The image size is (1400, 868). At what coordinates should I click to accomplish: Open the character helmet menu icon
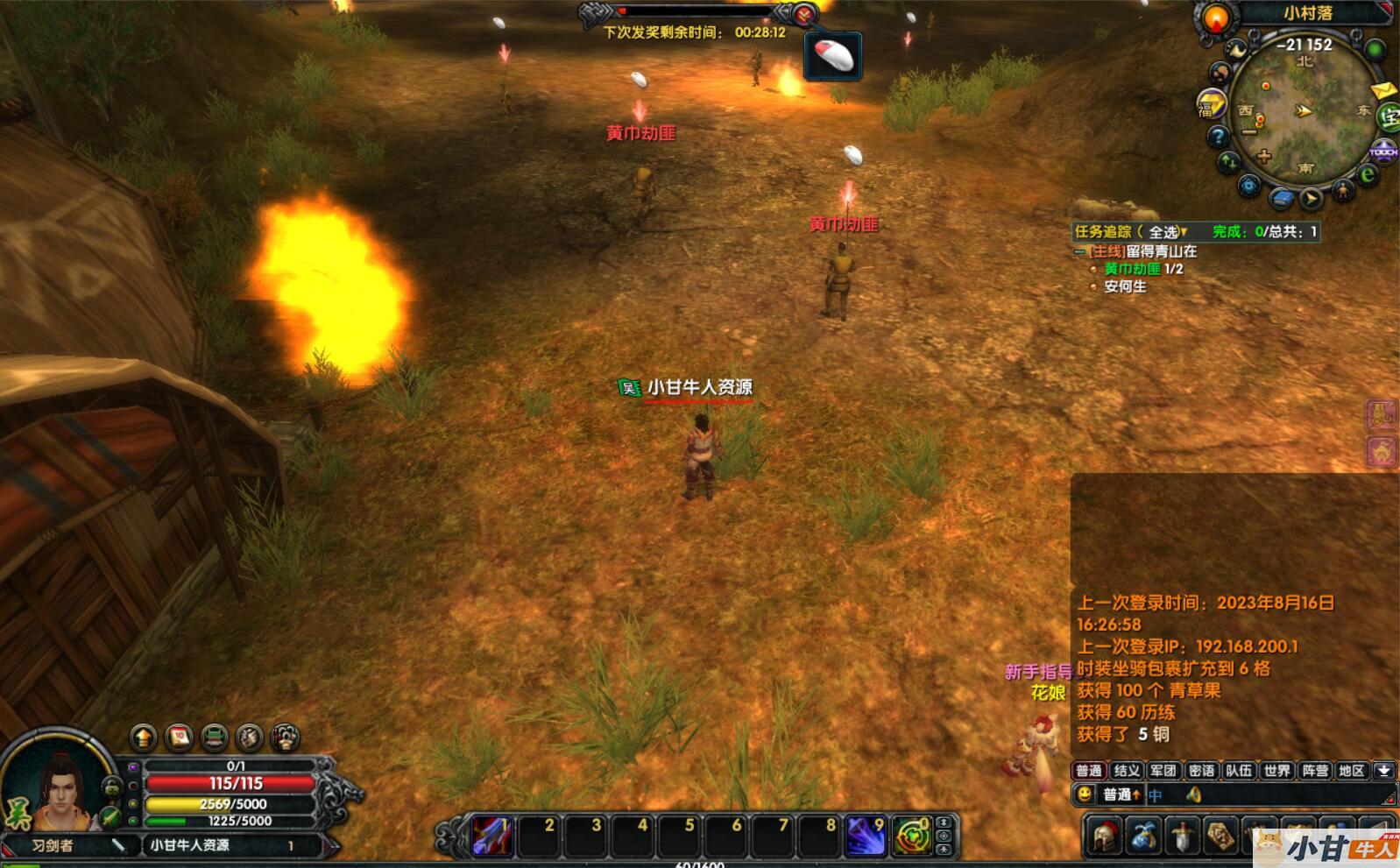1104,835
